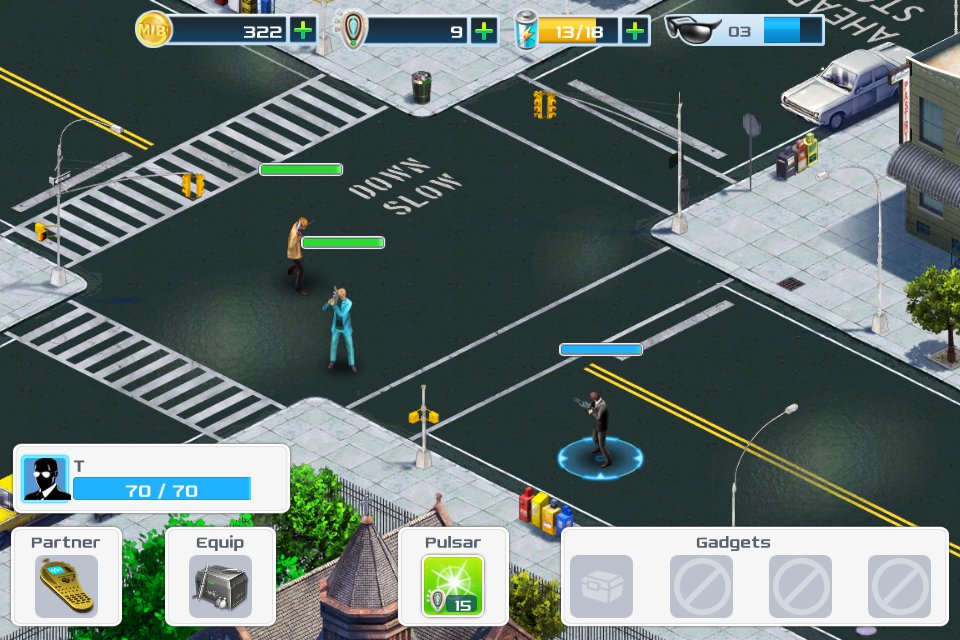Activate the Pulsar ability

click(453, 585)
